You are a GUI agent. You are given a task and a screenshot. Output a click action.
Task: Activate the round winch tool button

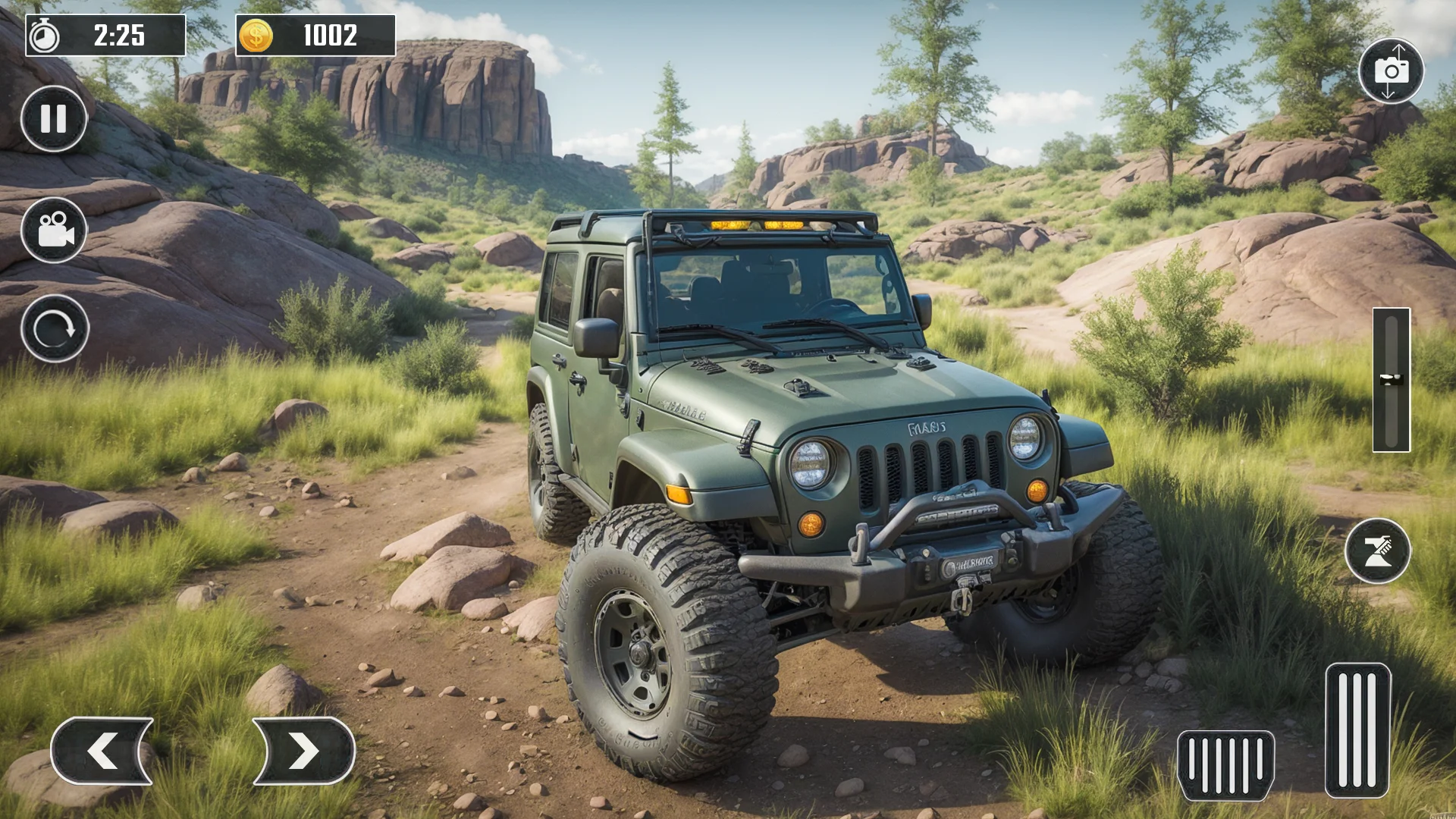1377,551
